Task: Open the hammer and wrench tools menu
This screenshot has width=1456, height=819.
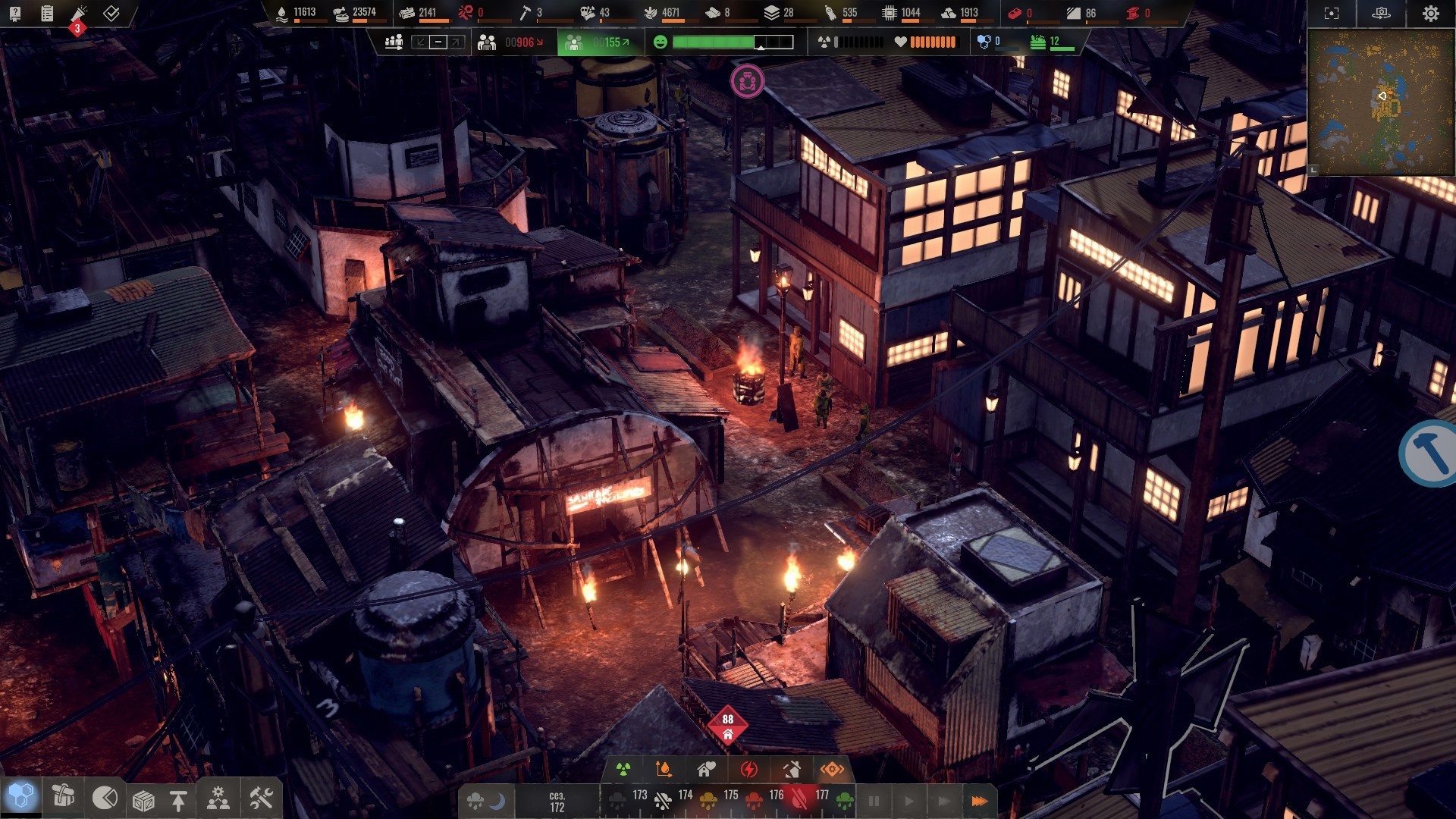Action: pyautogui.click(x=261, y=798)
